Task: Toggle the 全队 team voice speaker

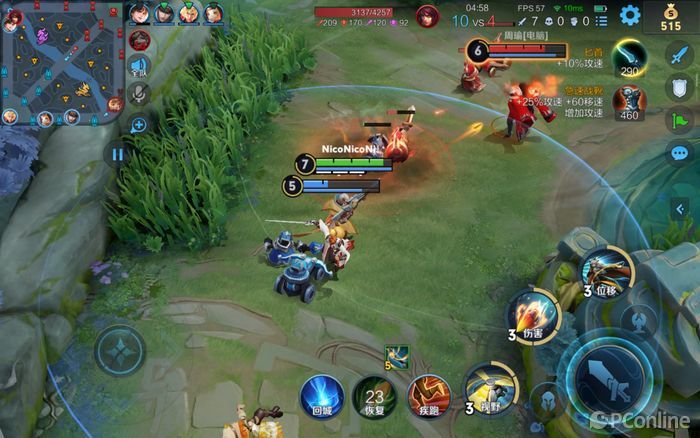Action: 140,67
